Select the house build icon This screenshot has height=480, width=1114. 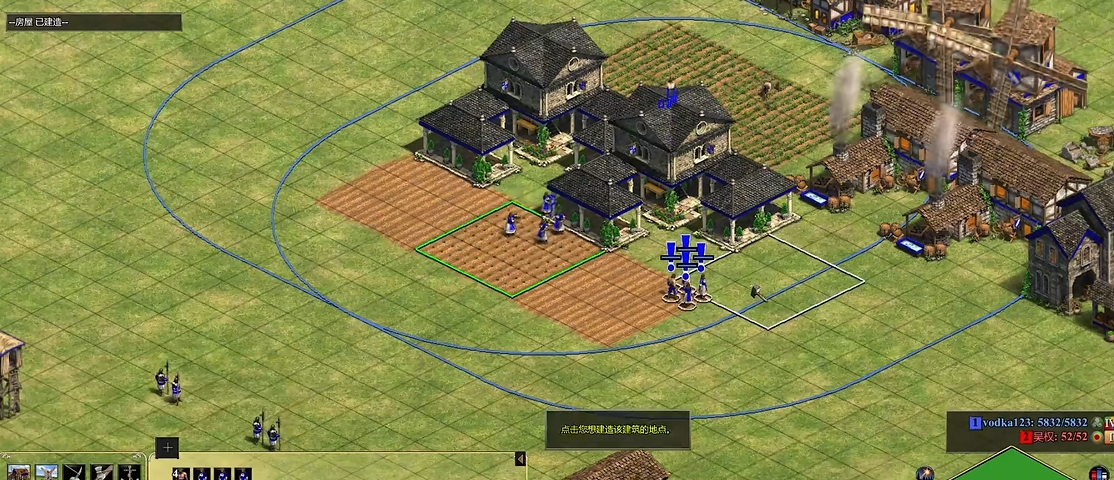coord(19,472)
